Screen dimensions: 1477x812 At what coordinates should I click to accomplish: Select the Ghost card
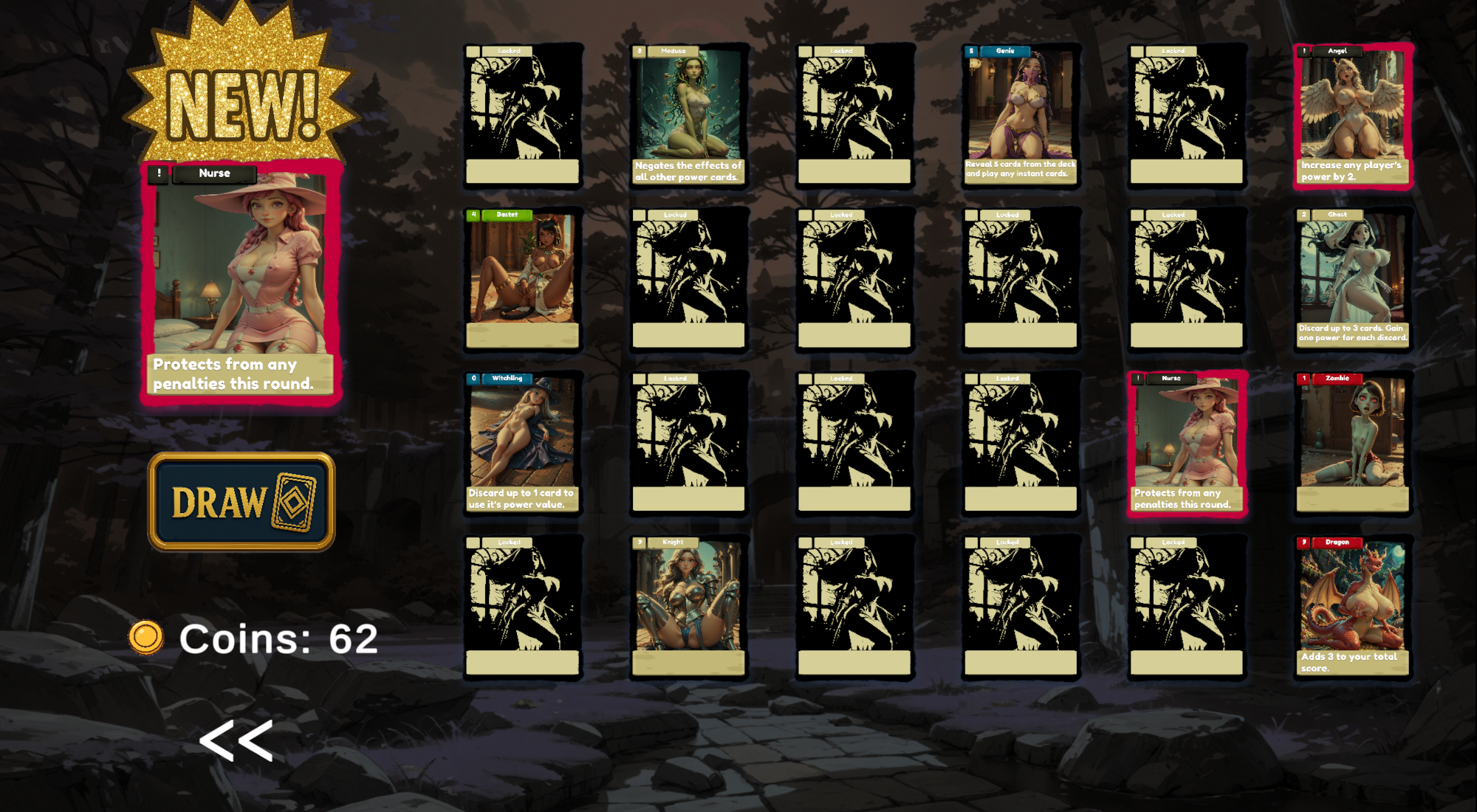click(x=1353, y=281)
